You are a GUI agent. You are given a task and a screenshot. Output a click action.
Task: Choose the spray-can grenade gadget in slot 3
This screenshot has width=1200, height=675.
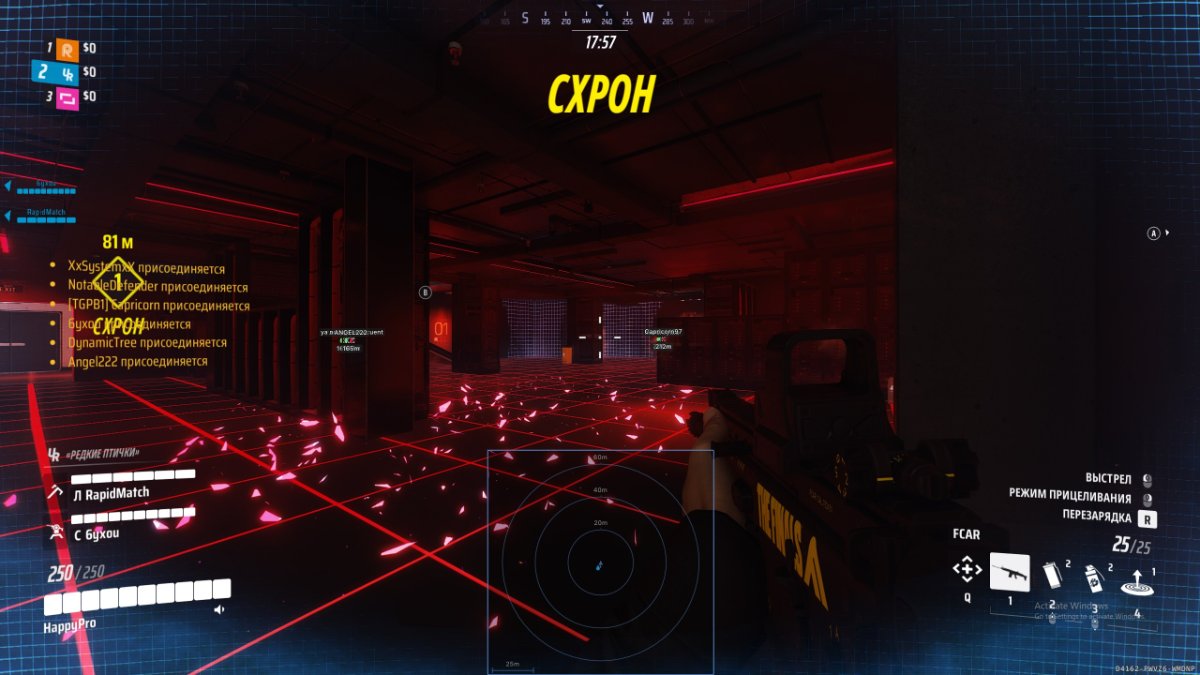(x=1094, y=577)
